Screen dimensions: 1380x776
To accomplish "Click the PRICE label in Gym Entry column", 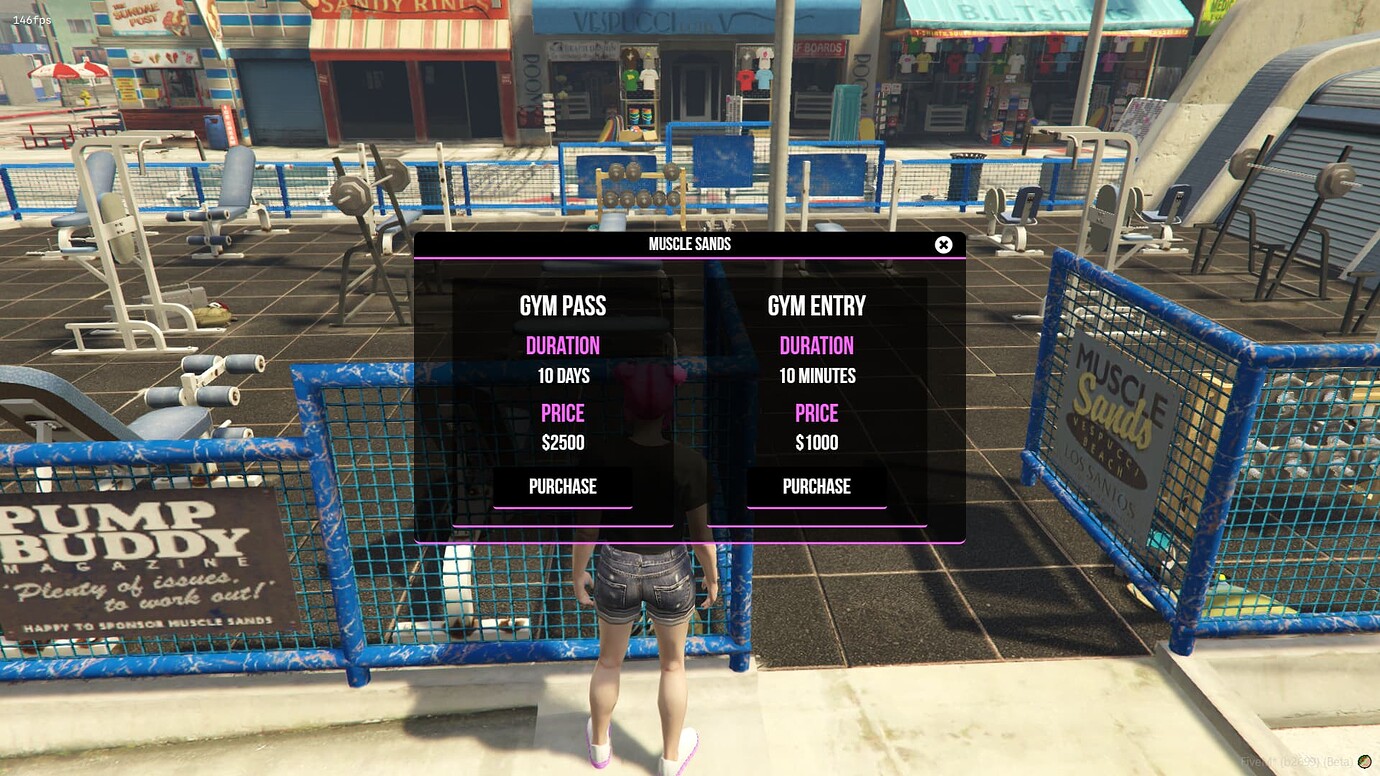I will [x=816, y=412].
